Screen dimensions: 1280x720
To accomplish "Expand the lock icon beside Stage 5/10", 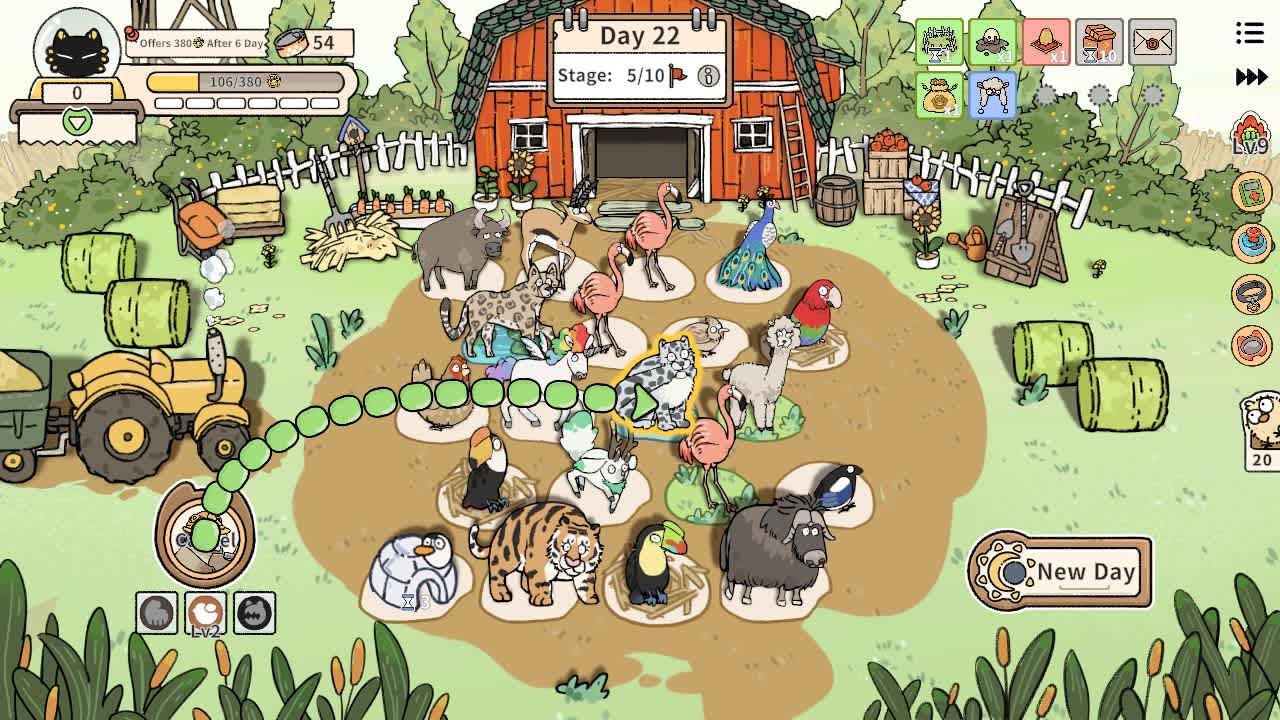I will 706,74.
